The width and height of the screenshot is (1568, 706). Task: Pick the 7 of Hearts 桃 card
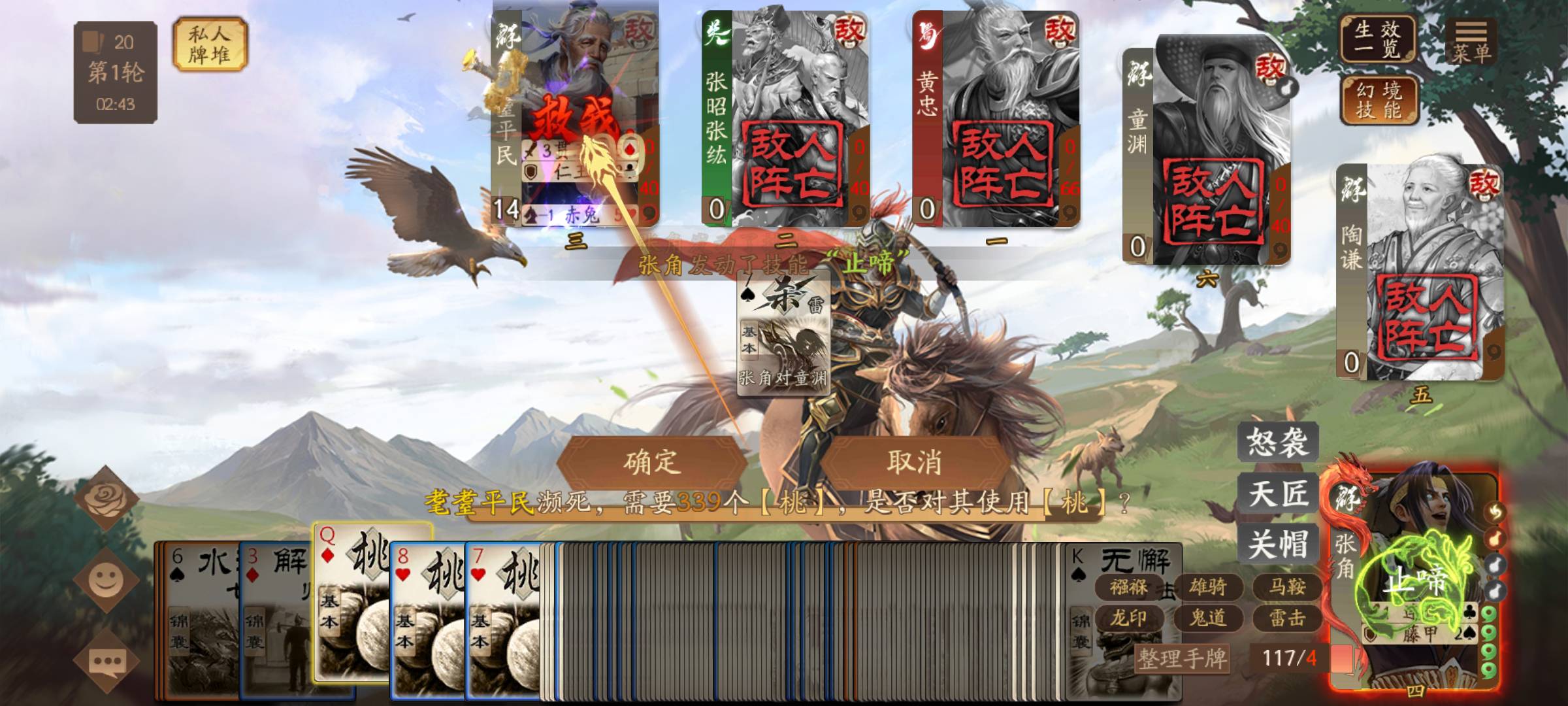click(x=503, y=621)
